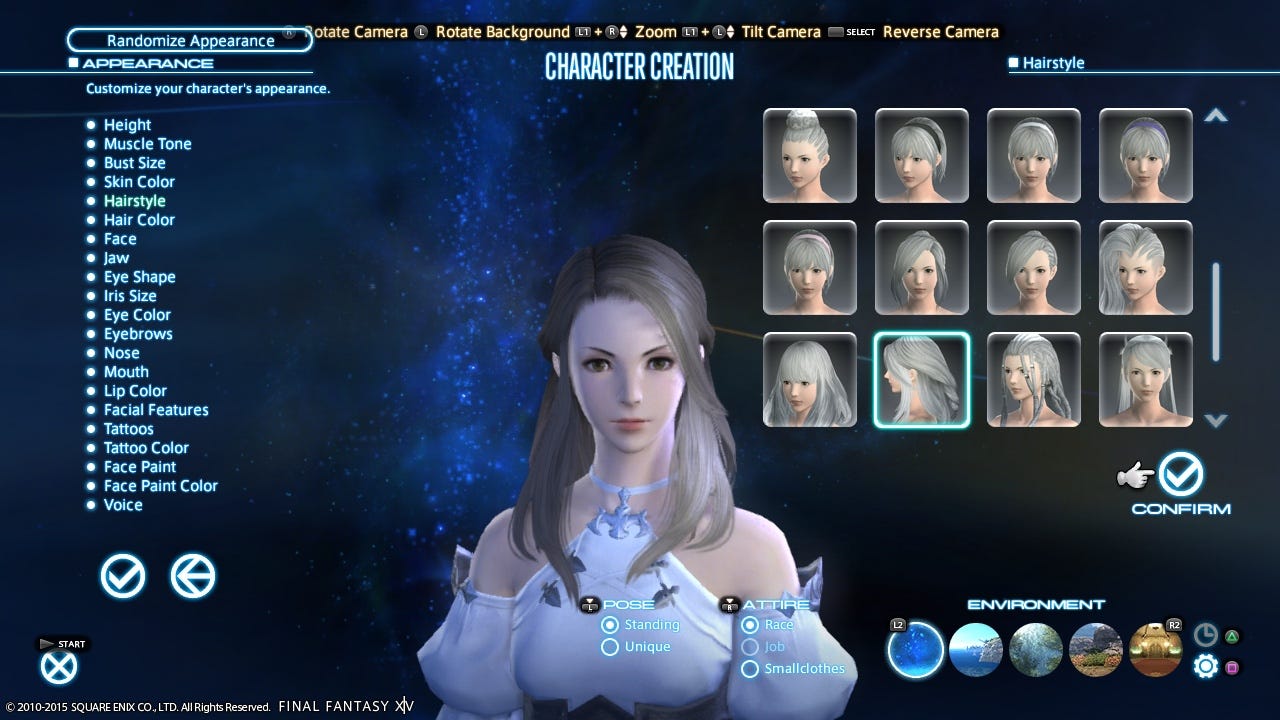Click the Randomize Appearance button
The image size is (1280, 720).
190,41
